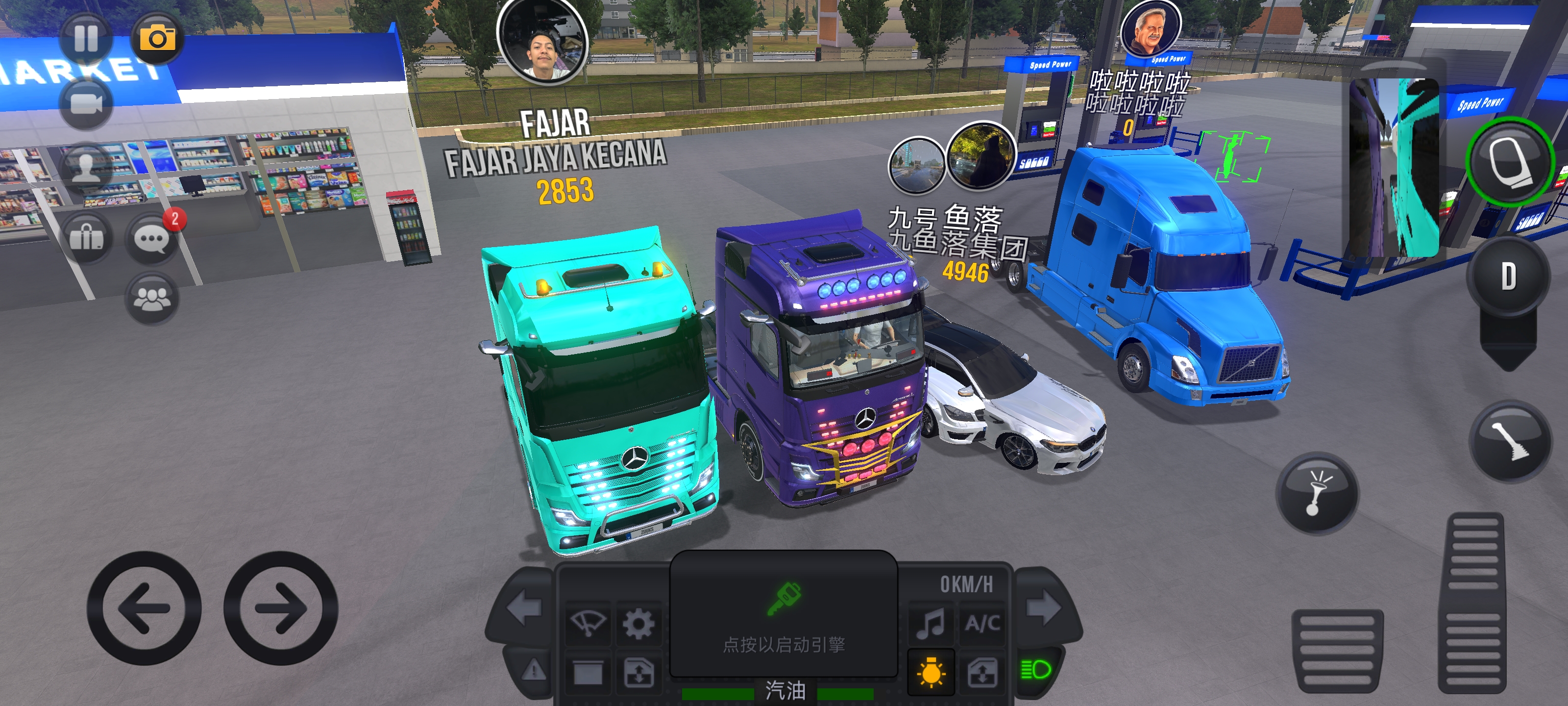Steer left with the left arrow
The width and height of the screenshot is (1568, 706).
(x=144, y=607)
